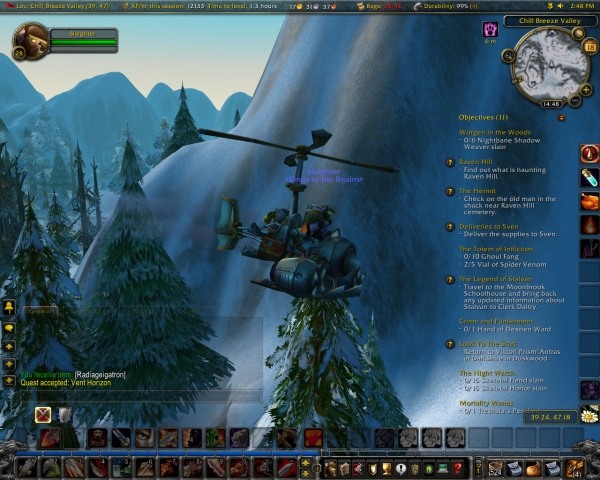Select the Deliveries to Sven quest
This screenshot has height=480, width=600.
496,227
